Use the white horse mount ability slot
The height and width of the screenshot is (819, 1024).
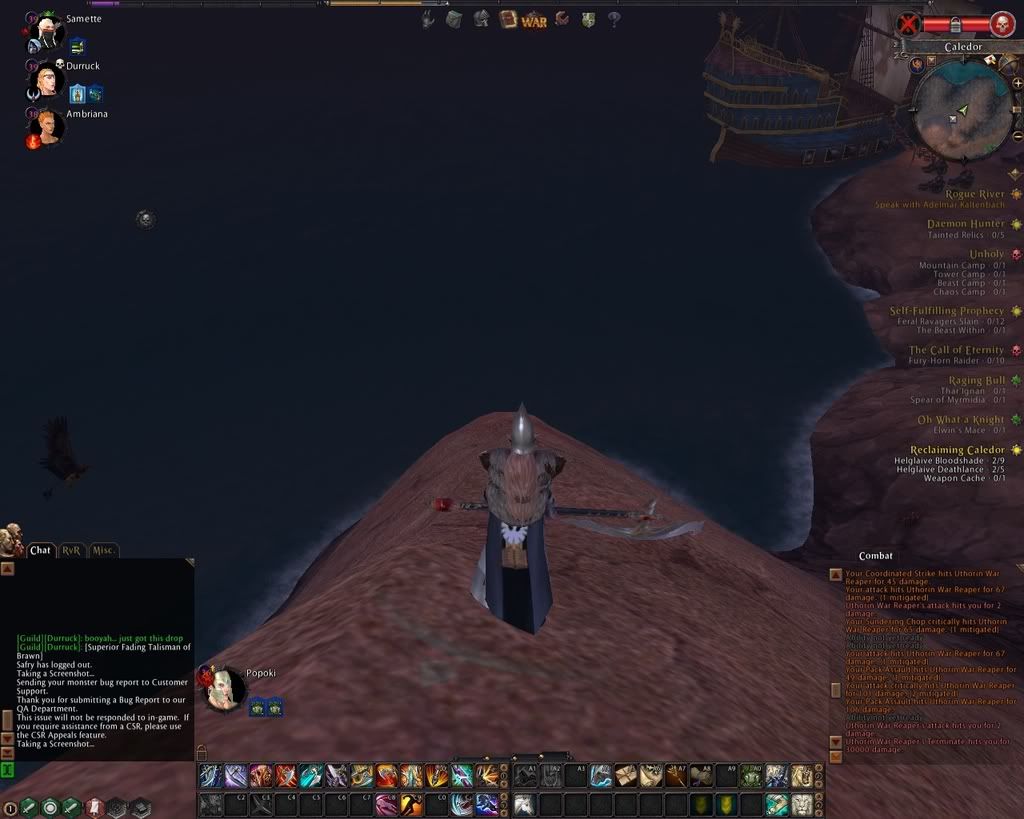click(x=523, y=804)
